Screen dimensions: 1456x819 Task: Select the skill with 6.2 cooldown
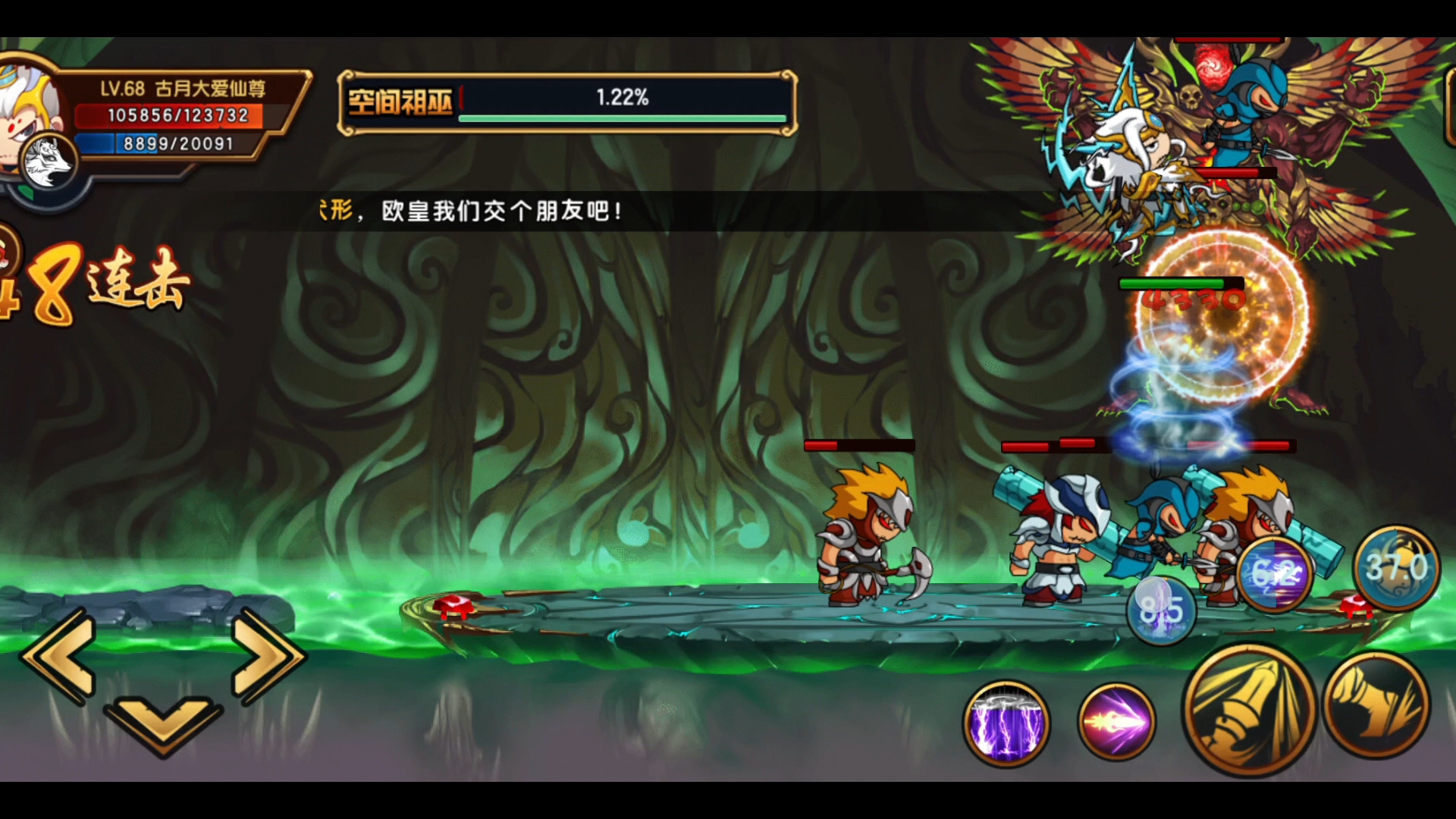point(1276,574)
